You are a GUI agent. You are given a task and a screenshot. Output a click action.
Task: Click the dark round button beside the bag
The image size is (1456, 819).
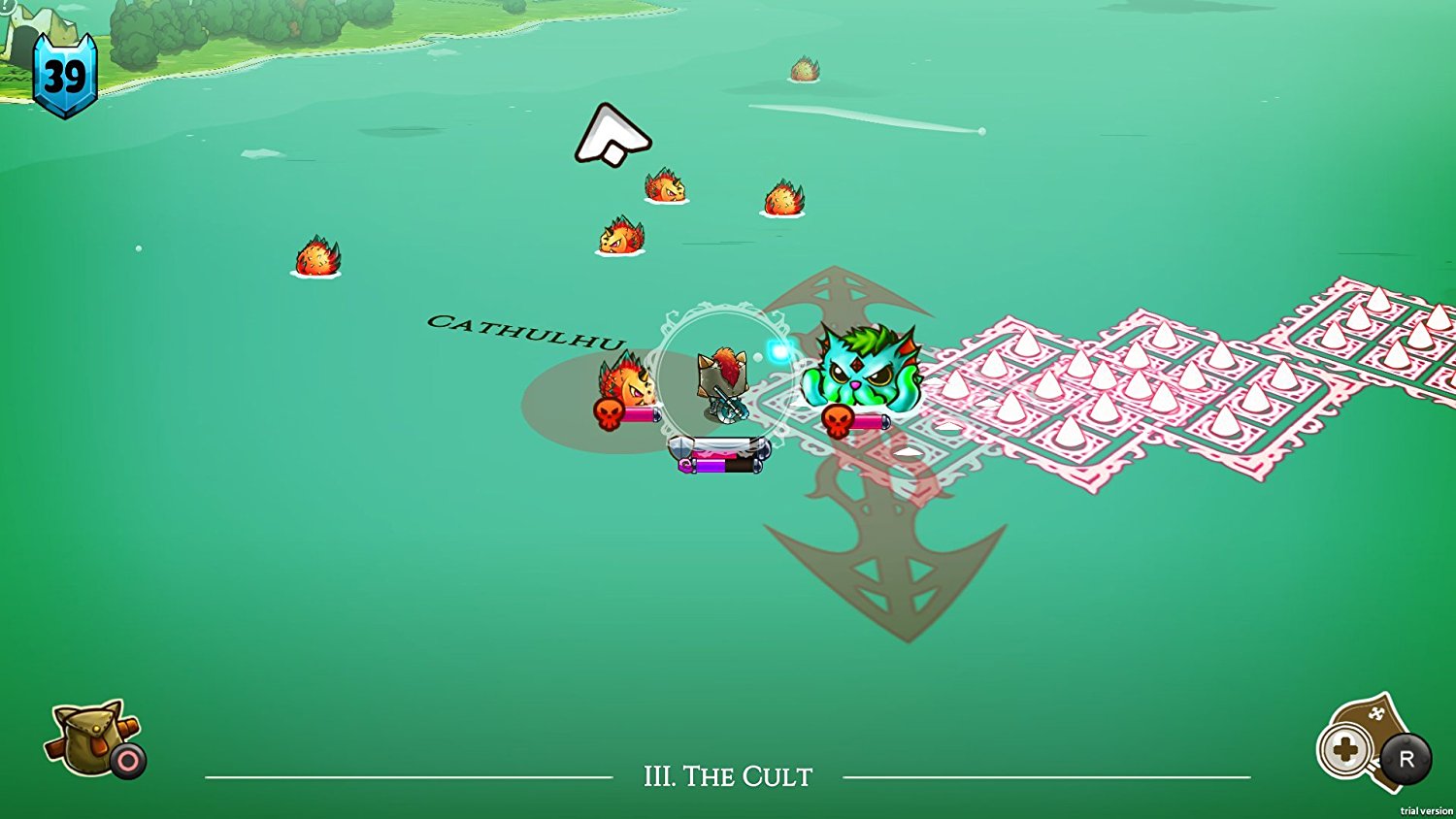coord(126,761)
